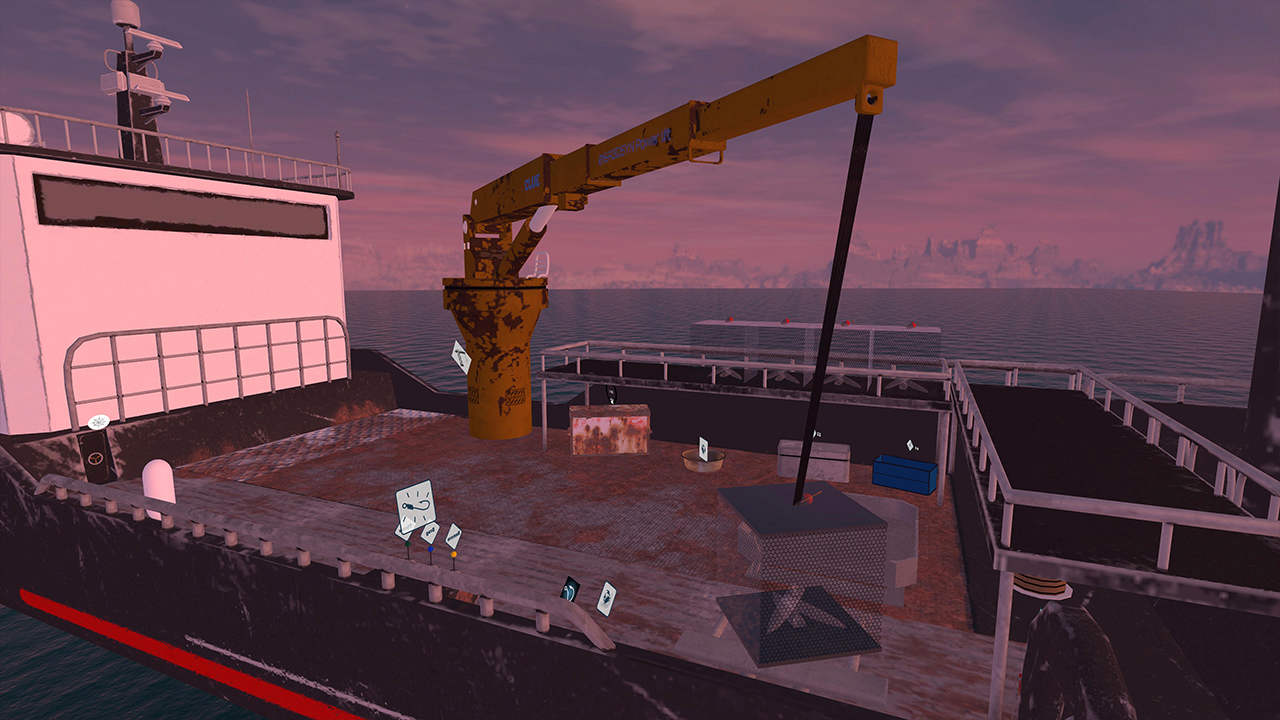
Task: Select the diamond card near the blue bin
Action: click(910, 446)
